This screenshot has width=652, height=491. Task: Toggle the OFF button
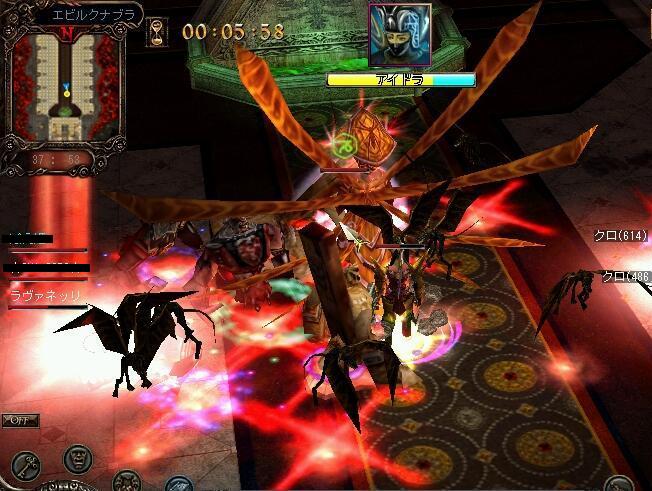tap(20, 420)
